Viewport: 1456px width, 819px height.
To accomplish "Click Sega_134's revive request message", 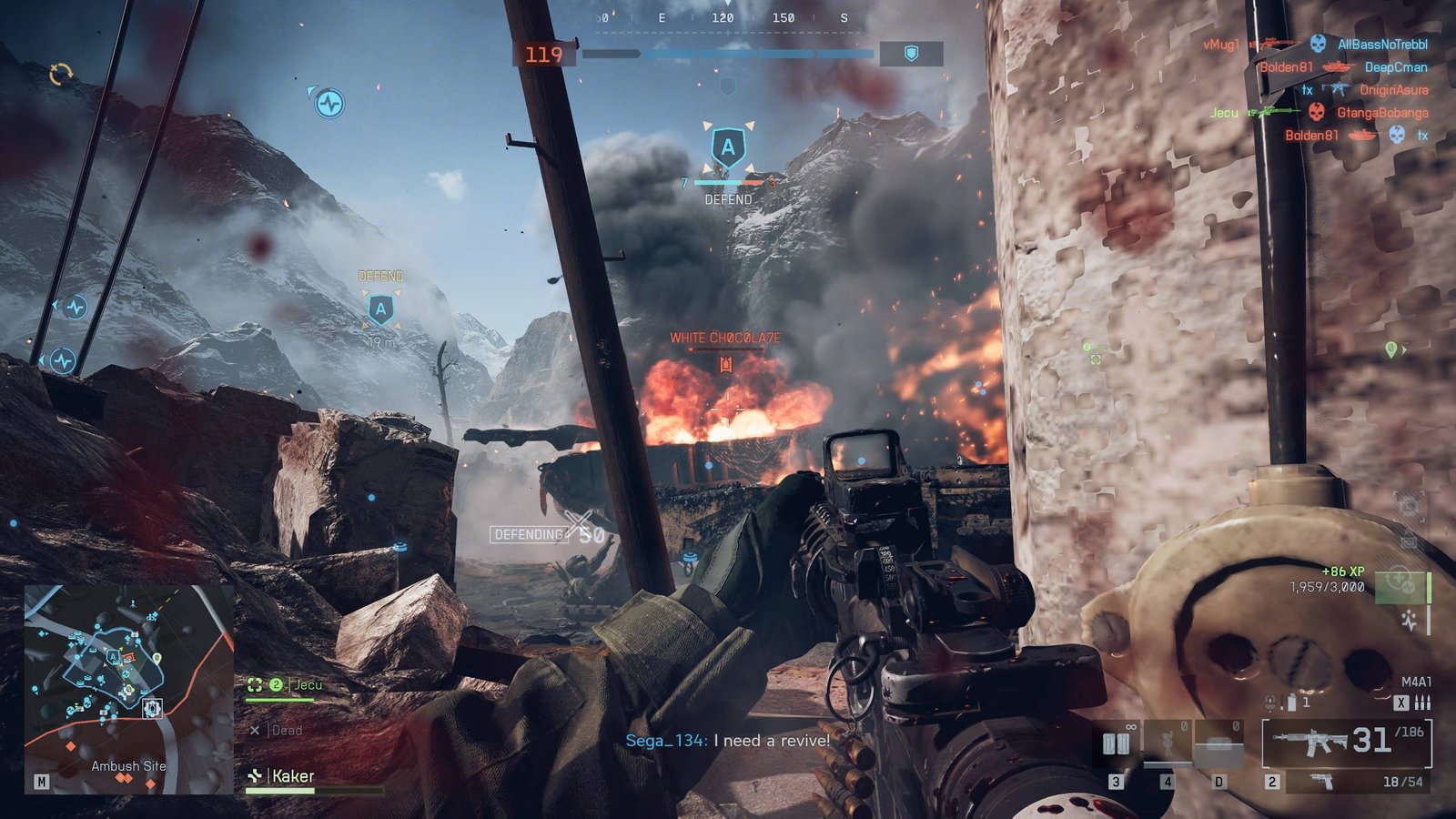I will (727, 741).
